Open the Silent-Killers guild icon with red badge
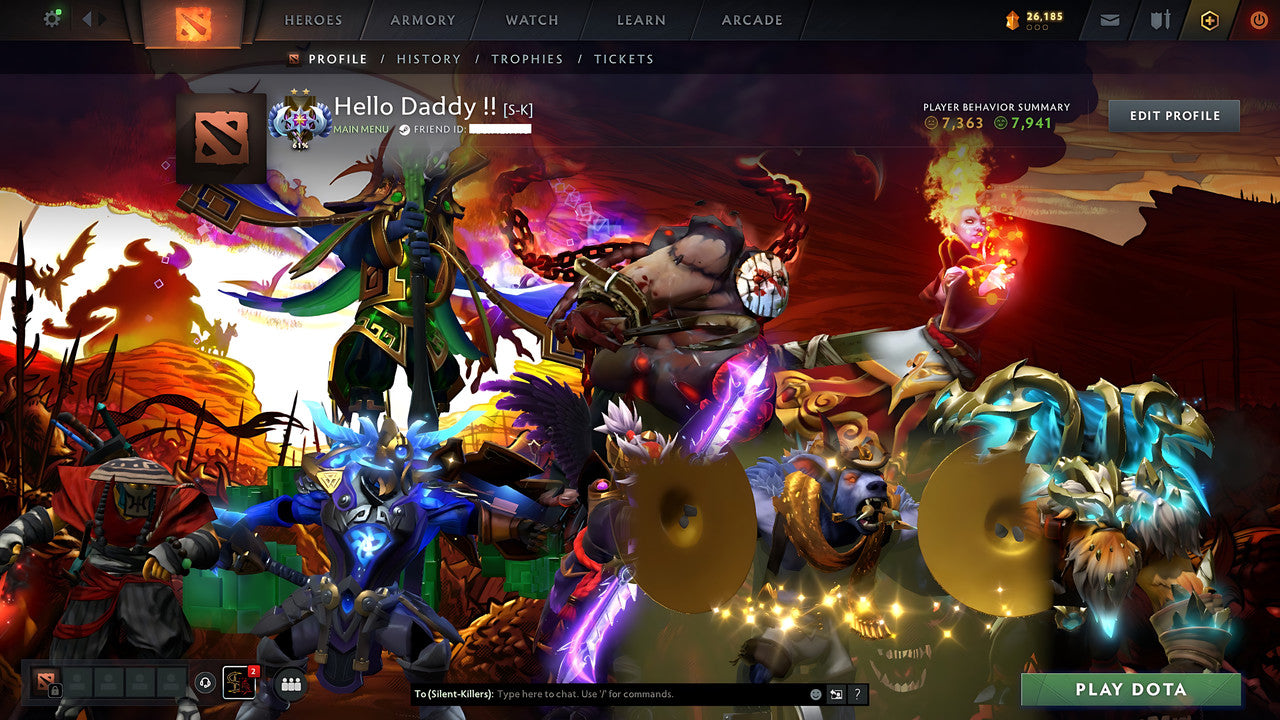 (239, 683)
